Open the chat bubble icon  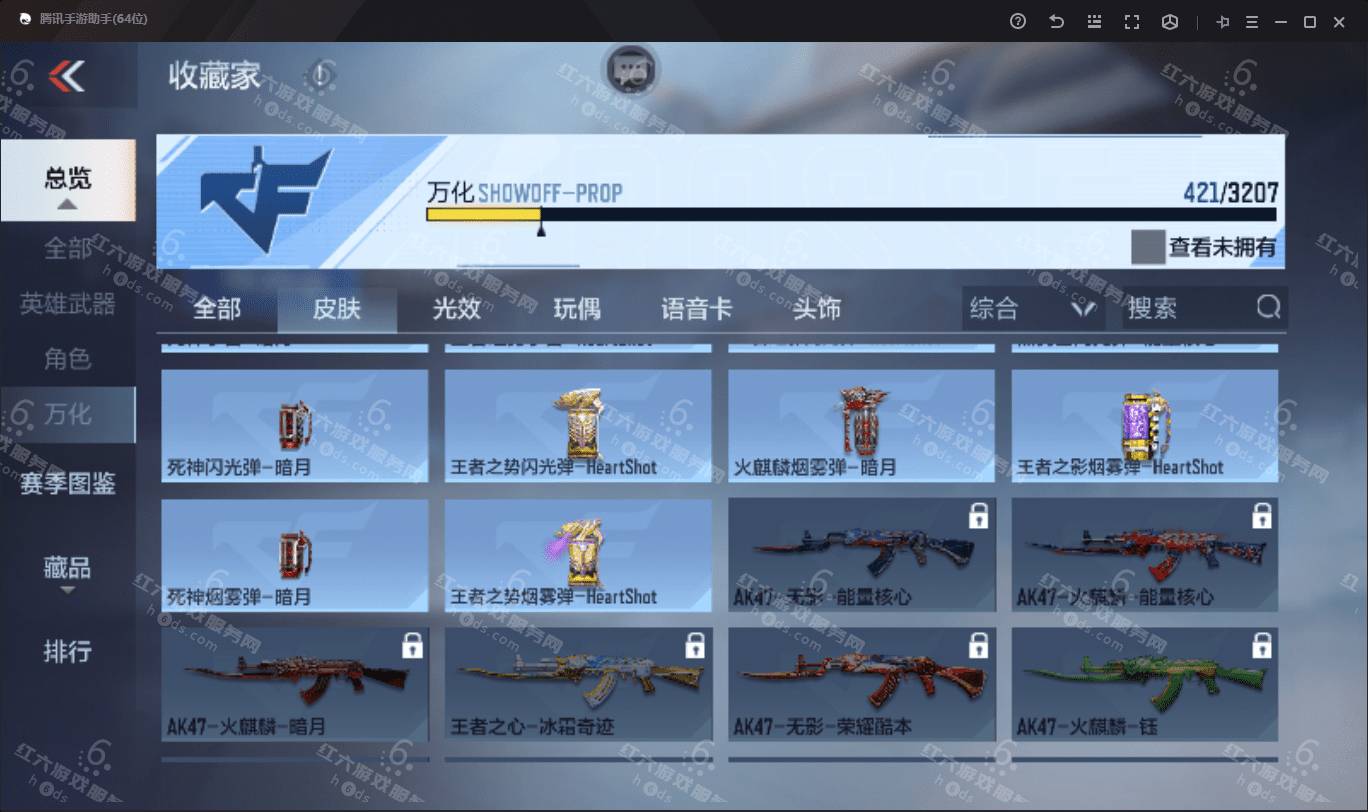630,70
